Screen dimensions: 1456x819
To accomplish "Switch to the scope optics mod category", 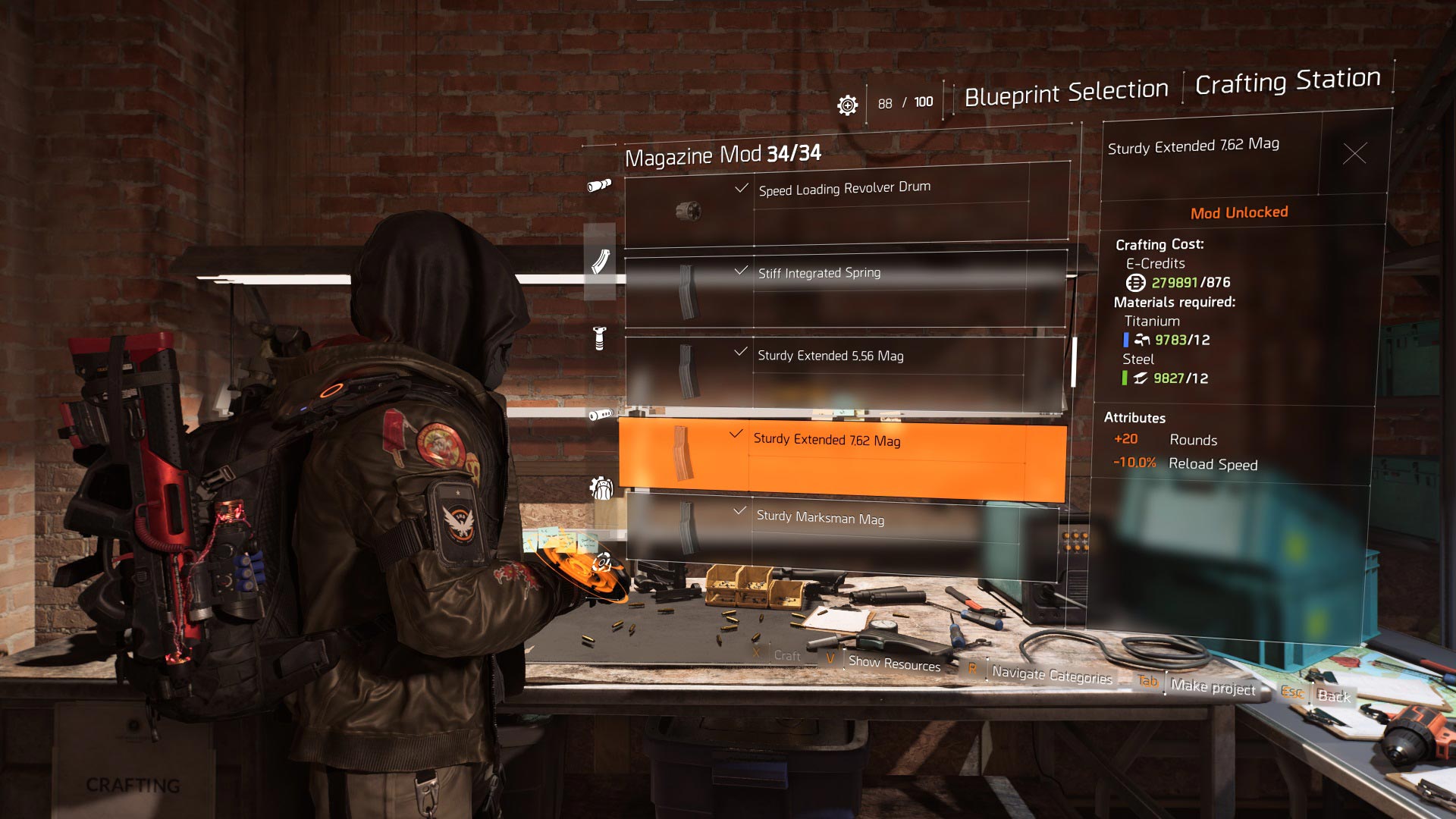I will pyautogui.click(x=599, y=185).
